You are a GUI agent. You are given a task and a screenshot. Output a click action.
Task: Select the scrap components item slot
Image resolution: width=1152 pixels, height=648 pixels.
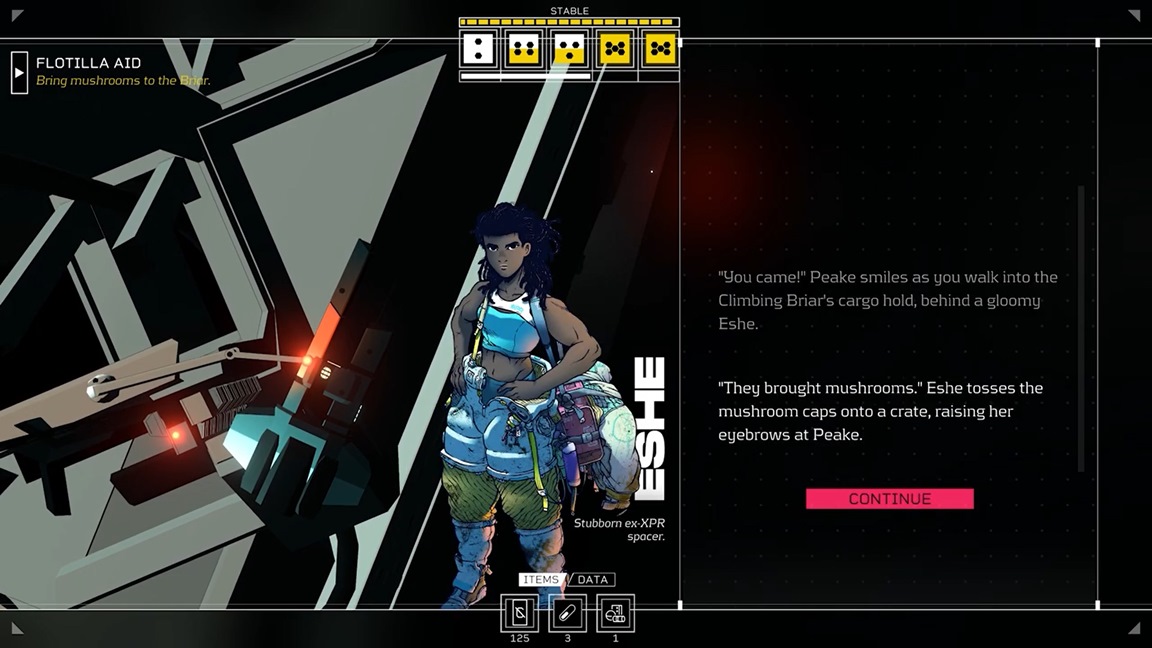tap(615, 613)
